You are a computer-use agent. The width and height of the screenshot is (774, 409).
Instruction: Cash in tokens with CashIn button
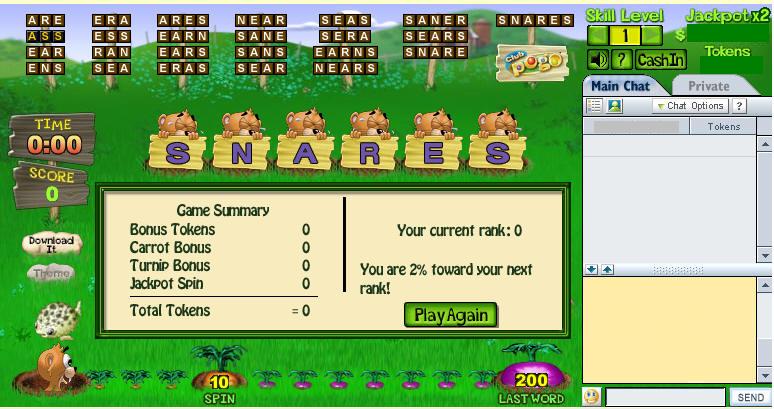point(661,60)
